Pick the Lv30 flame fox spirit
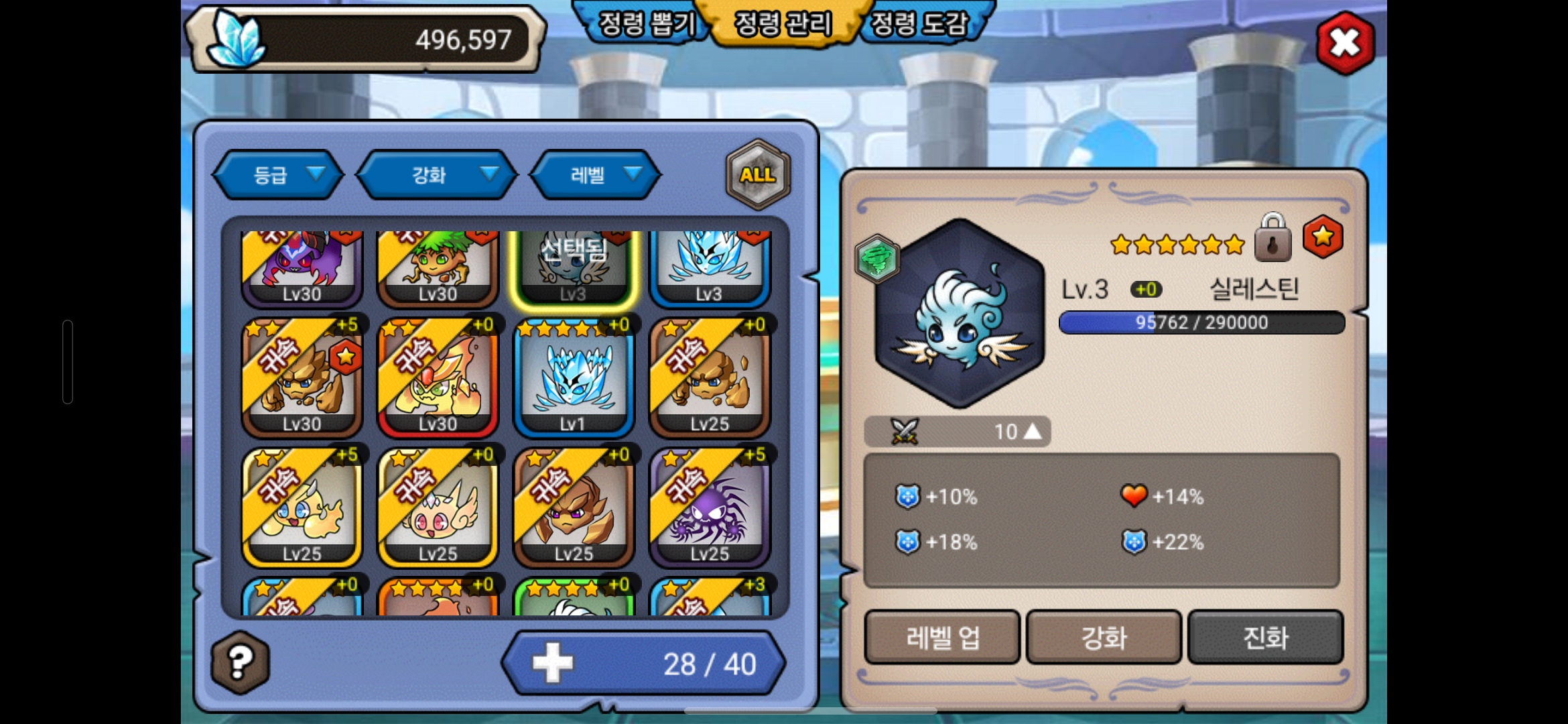 pyautogui.click(x=438, y=378)
